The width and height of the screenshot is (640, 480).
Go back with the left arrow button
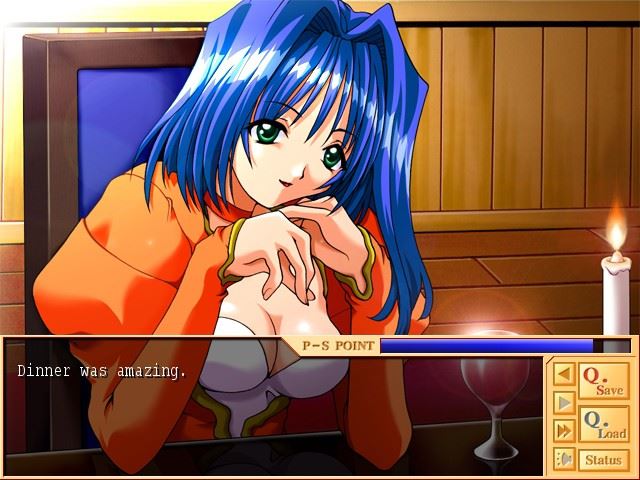tap(564, 374)
